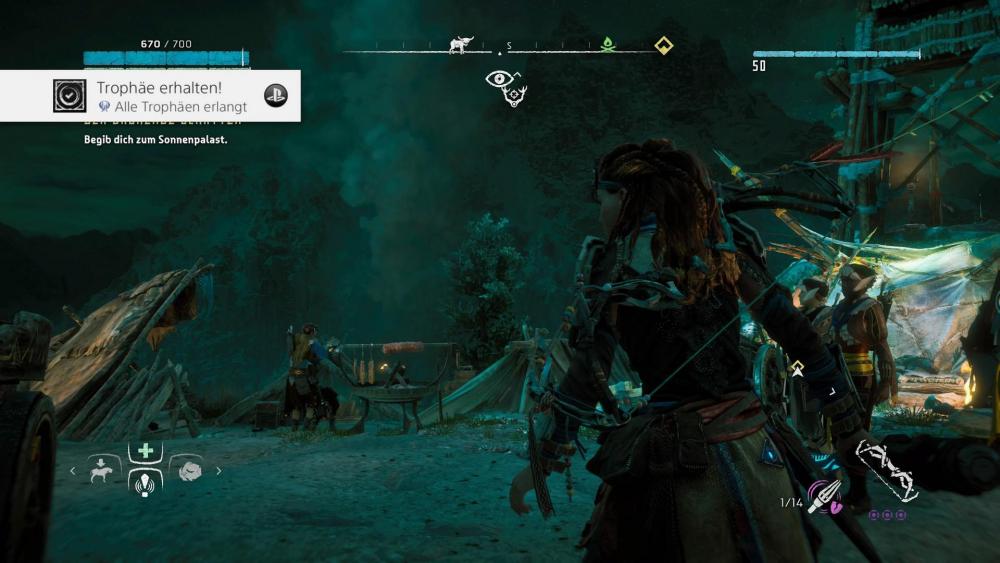
Task: Use the green cross healing slot
Action: pyautogui.click(x=145, y=451)
